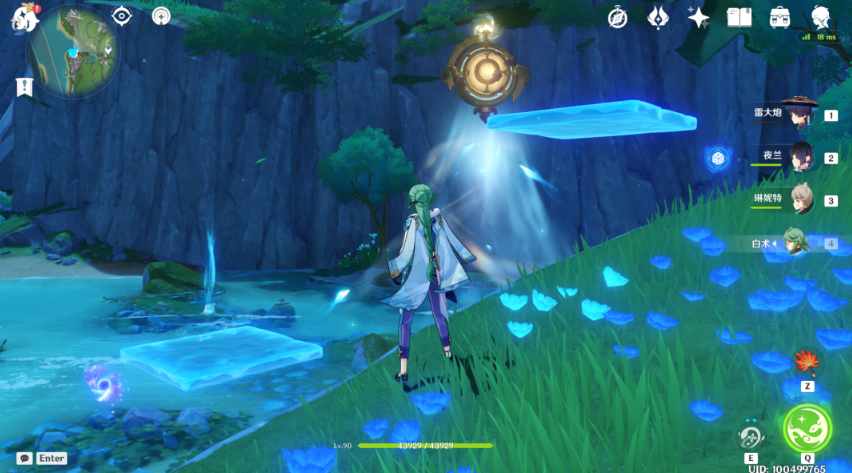Image resolution: width=852 pixels, height=473 pixels.
Task: Use the red maple leaf gadget
Action: (x=805, y=362)
